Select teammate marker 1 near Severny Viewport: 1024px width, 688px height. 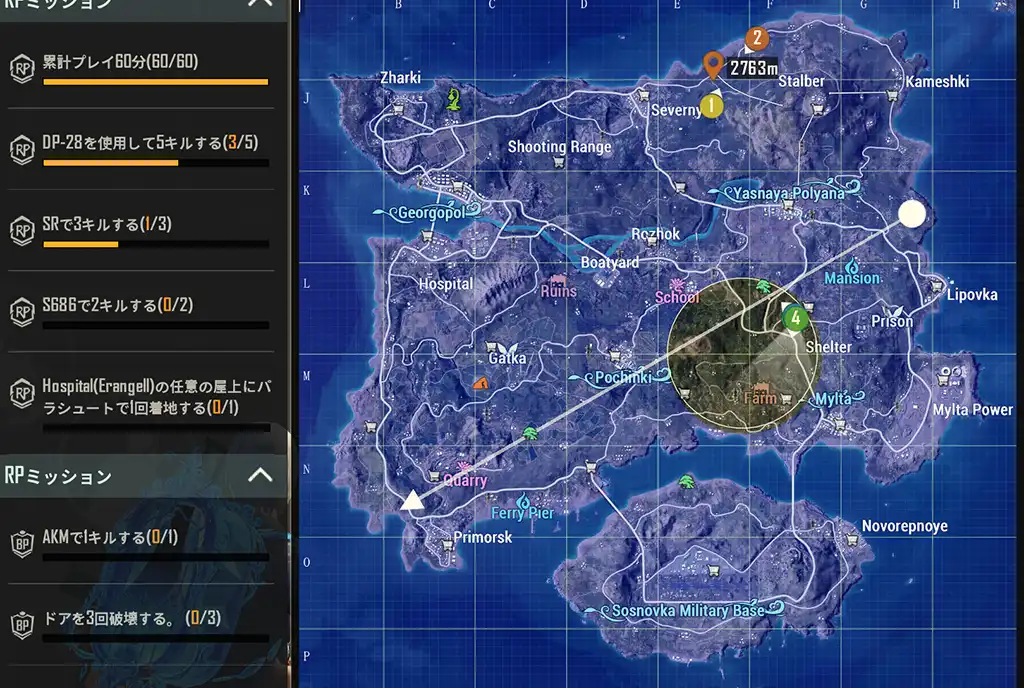click(711, 104)
